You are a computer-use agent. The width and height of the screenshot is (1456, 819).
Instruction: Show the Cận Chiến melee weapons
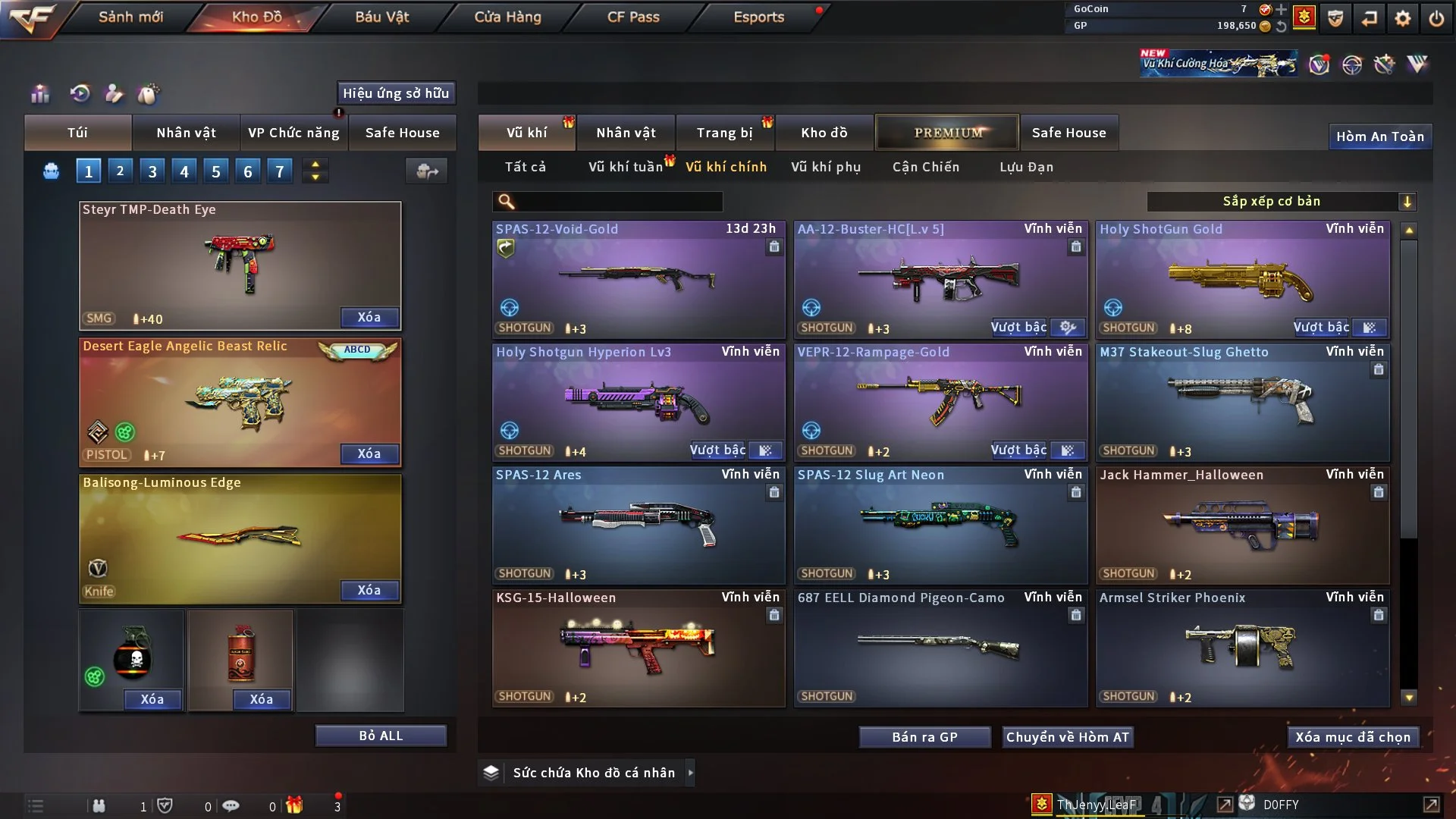tap(926, 167)
